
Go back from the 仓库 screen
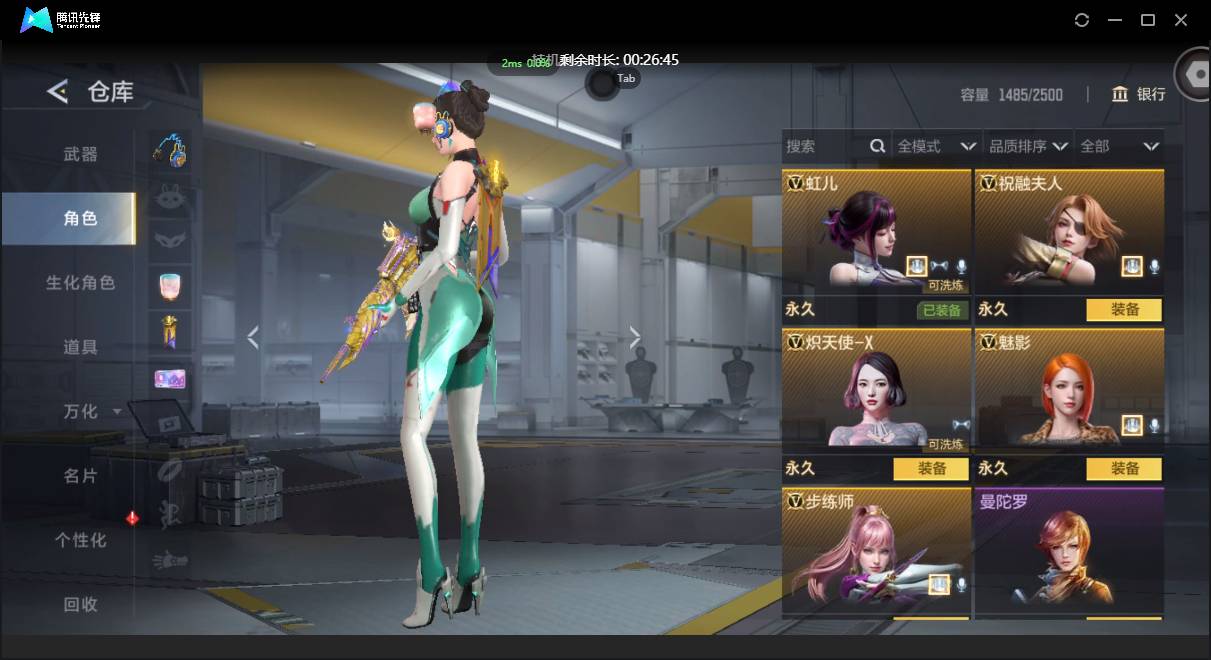click(58, 92)
